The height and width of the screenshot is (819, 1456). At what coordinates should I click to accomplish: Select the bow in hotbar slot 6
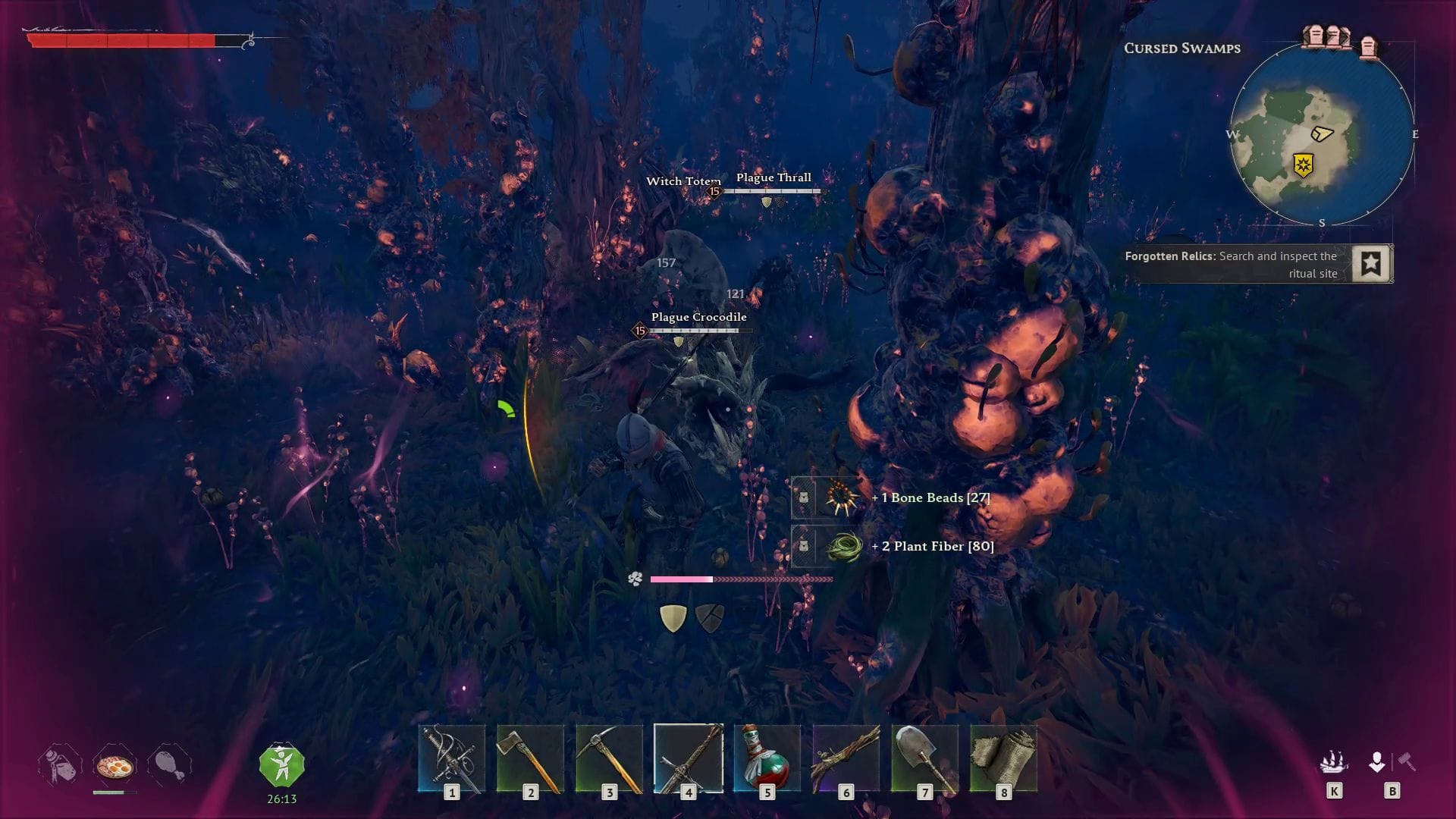click(x=846, y=758)
